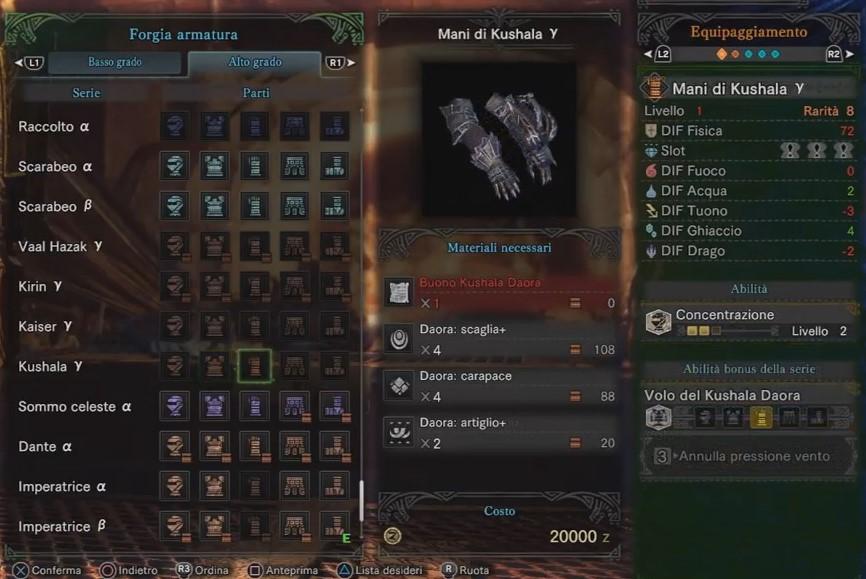Screen dimensions: 866x579
Task: Select the Imperatrice α series row
Action: pos(63,487)
